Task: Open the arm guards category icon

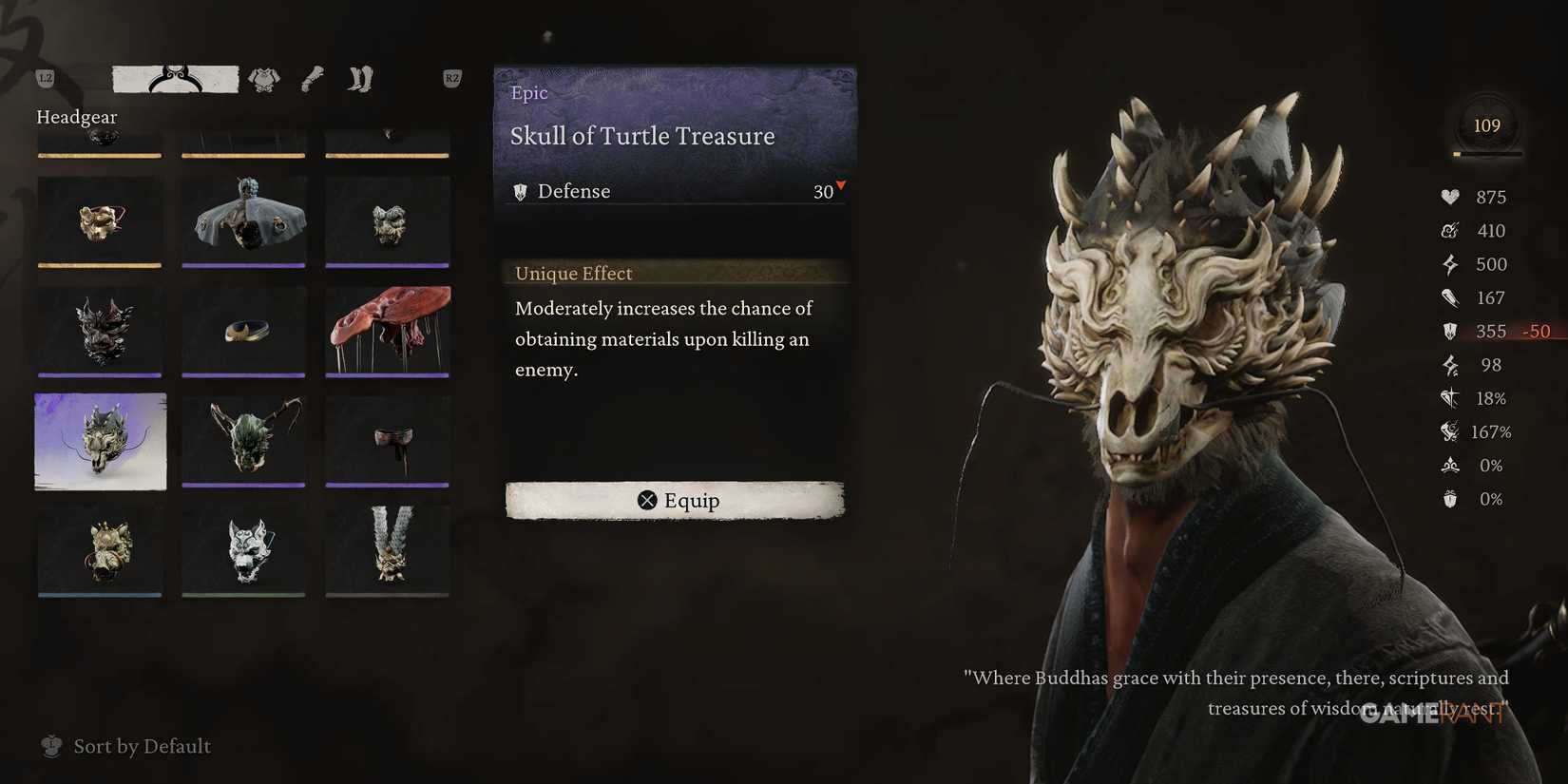Action: tap(314, 80)
